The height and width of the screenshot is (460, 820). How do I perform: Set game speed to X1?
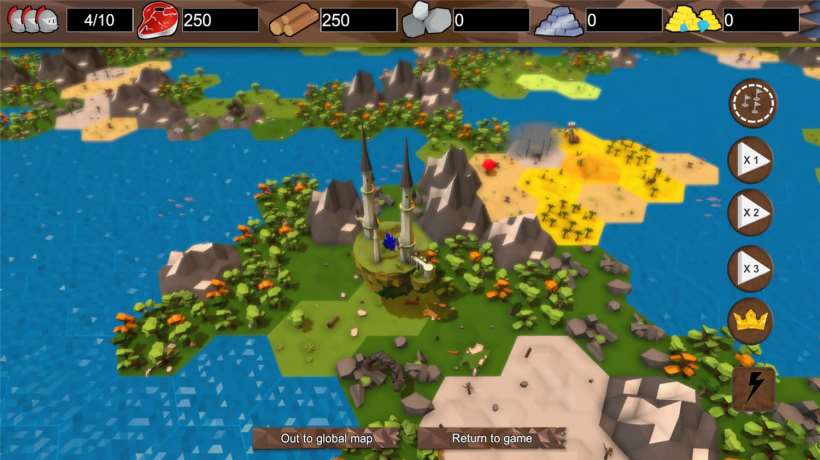click(x=750, y=159)
